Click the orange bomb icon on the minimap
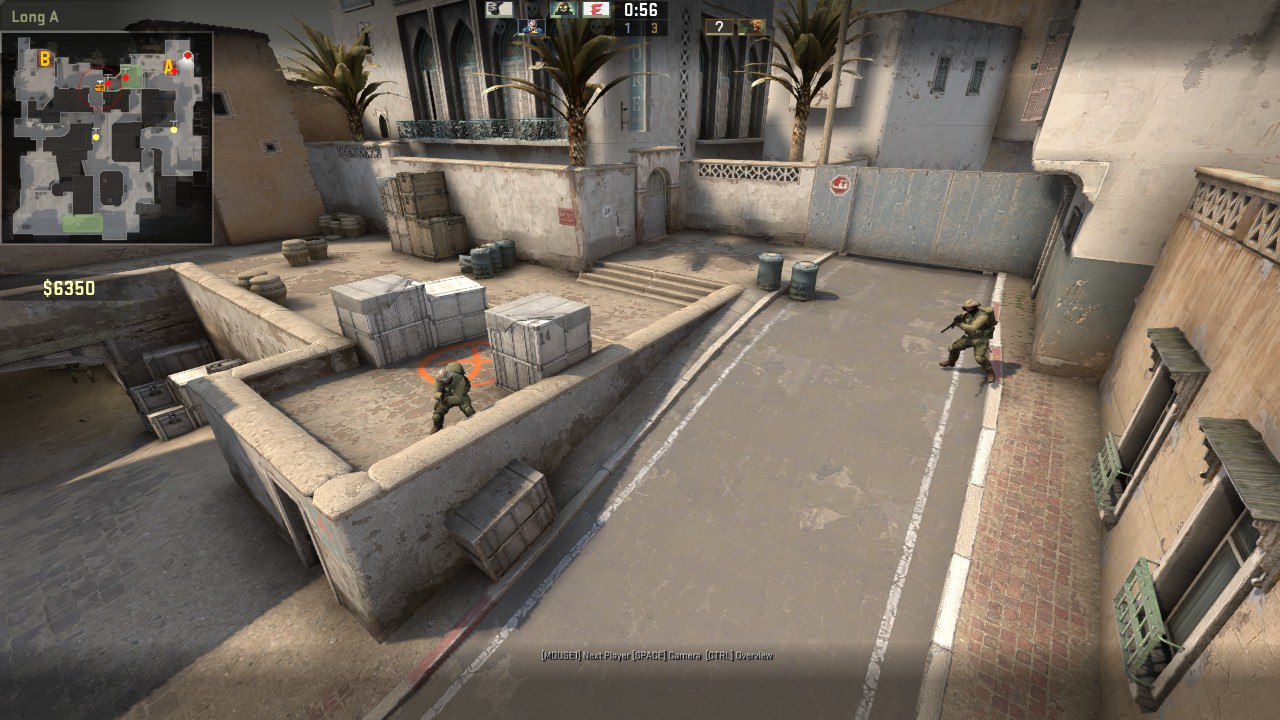 click(101, 88)
